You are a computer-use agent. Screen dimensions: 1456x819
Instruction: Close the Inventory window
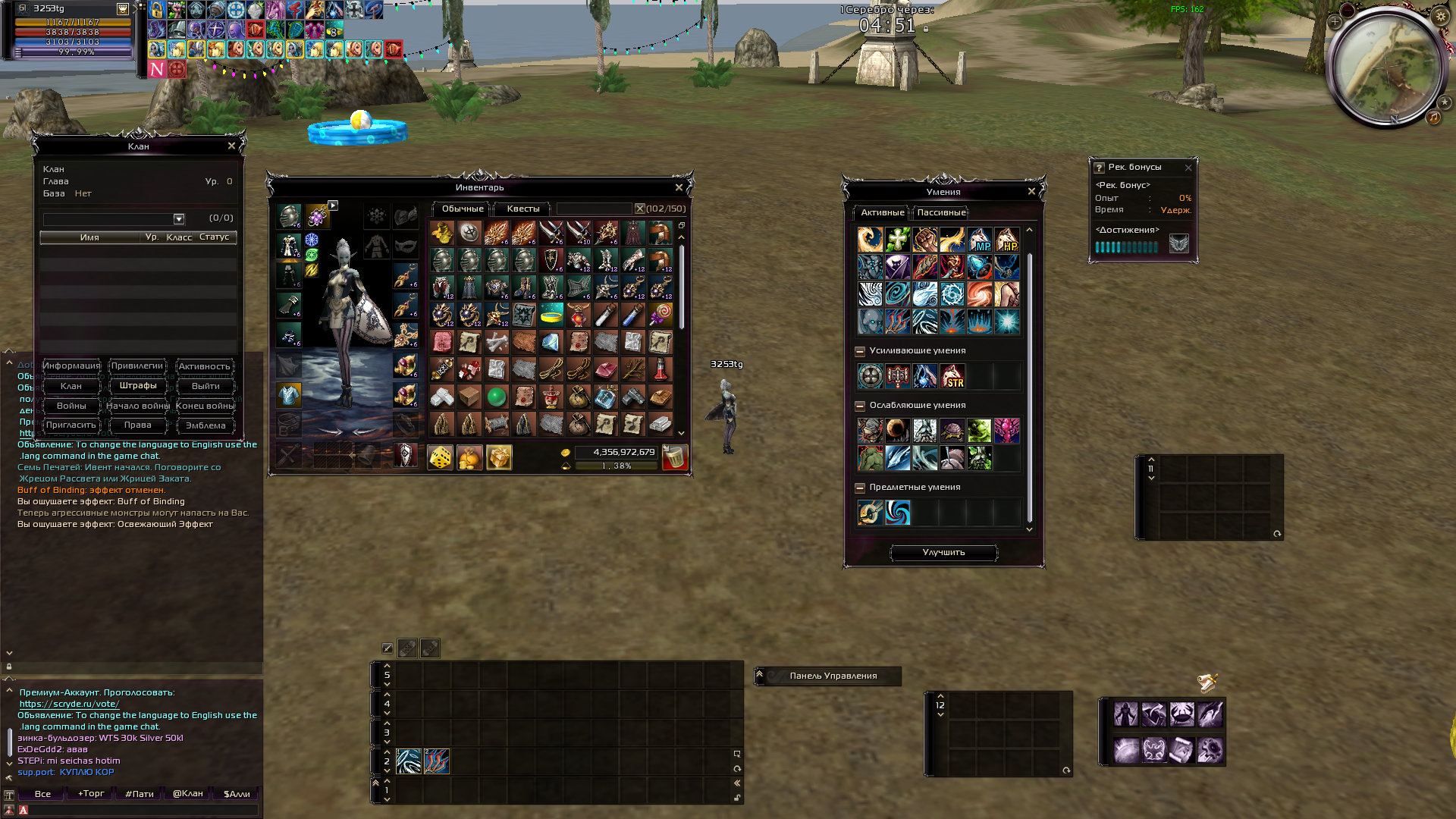tap(679, 187)
